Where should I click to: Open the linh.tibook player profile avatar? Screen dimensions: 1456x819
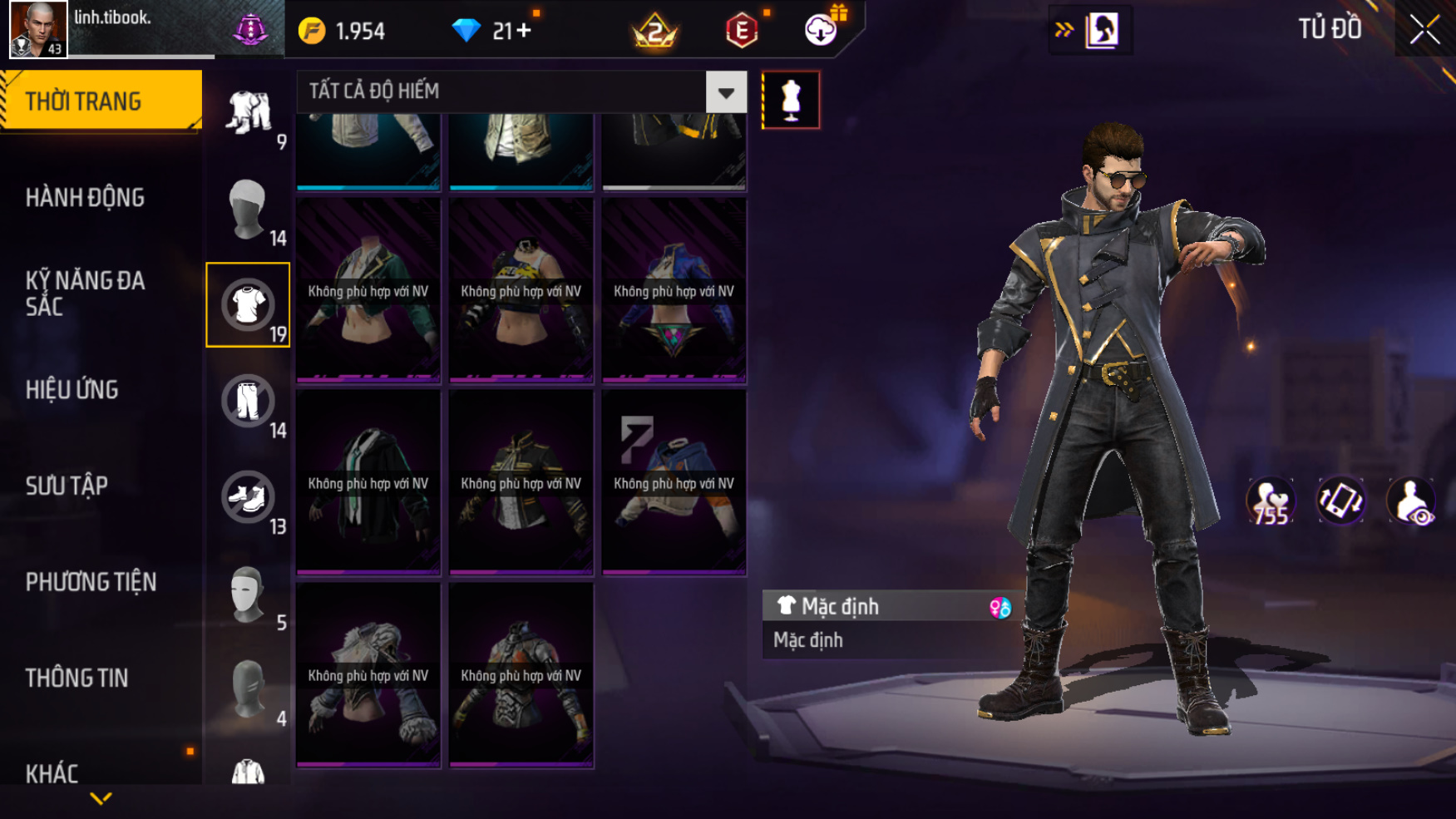tap(38, 29)
